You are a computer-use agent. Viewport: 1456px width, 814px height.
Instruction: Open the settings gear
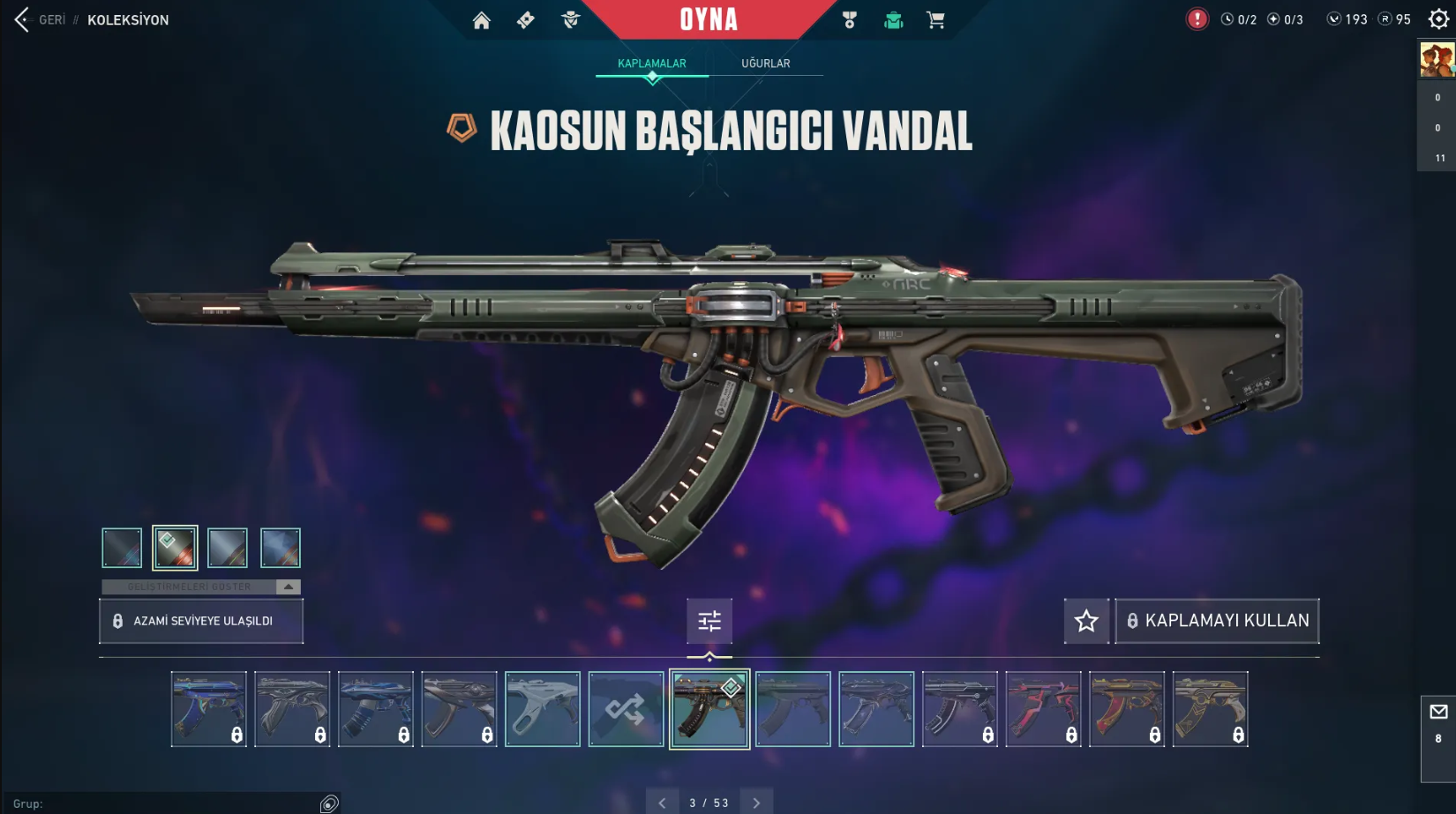1438,19
